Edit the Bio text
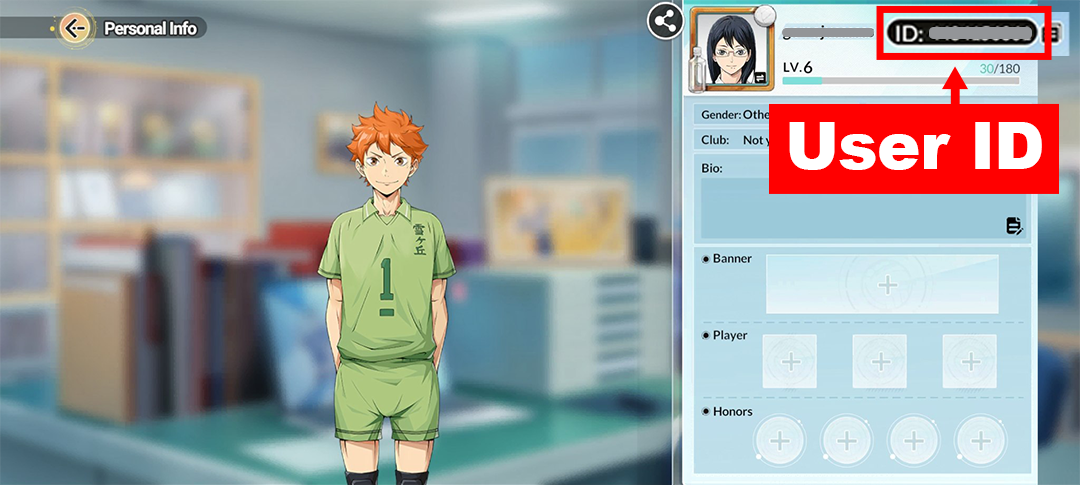The image size is (1080, 485). point(1014,226)
